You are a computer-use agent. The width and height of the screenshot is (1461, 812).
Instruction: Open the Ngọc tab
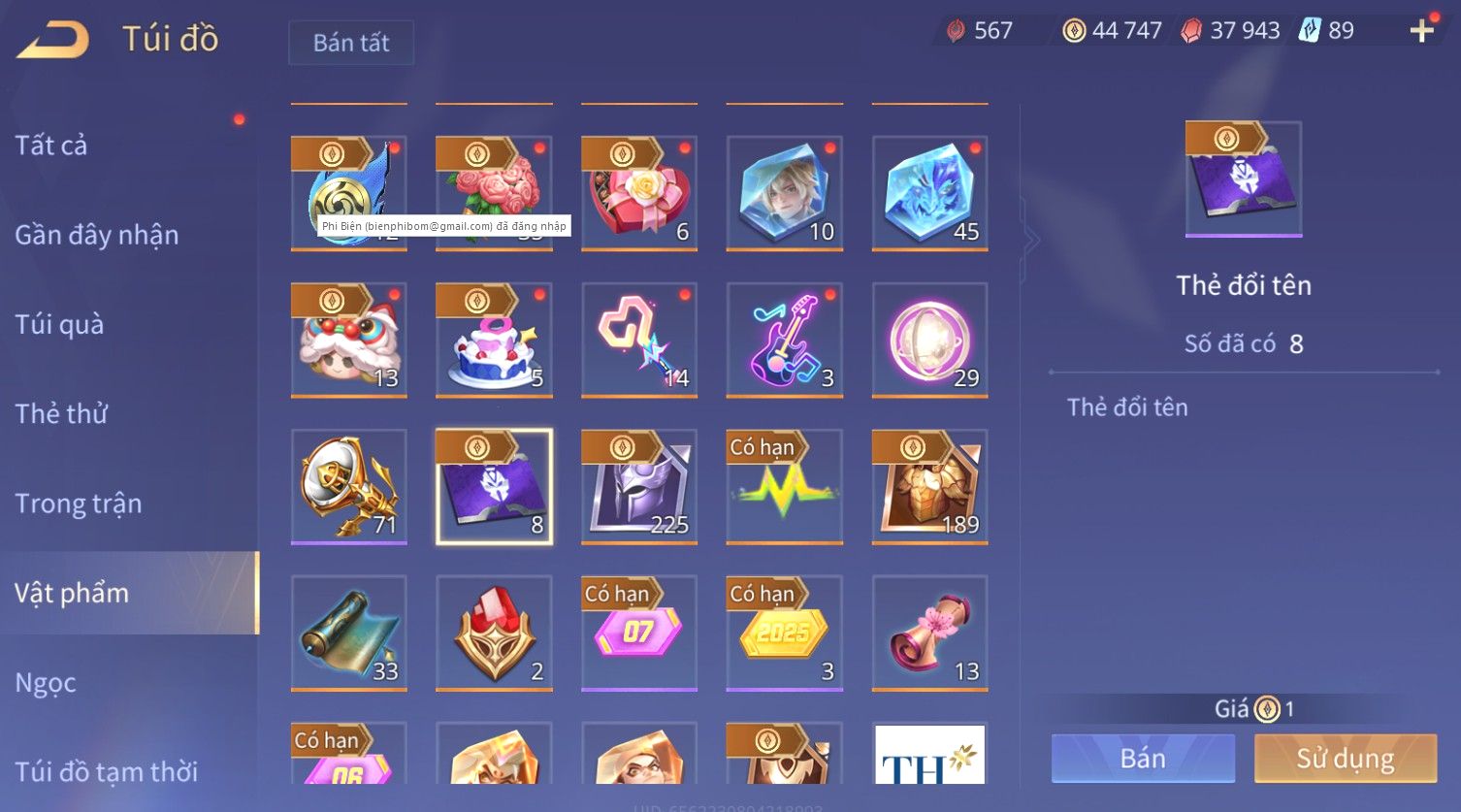46,683
